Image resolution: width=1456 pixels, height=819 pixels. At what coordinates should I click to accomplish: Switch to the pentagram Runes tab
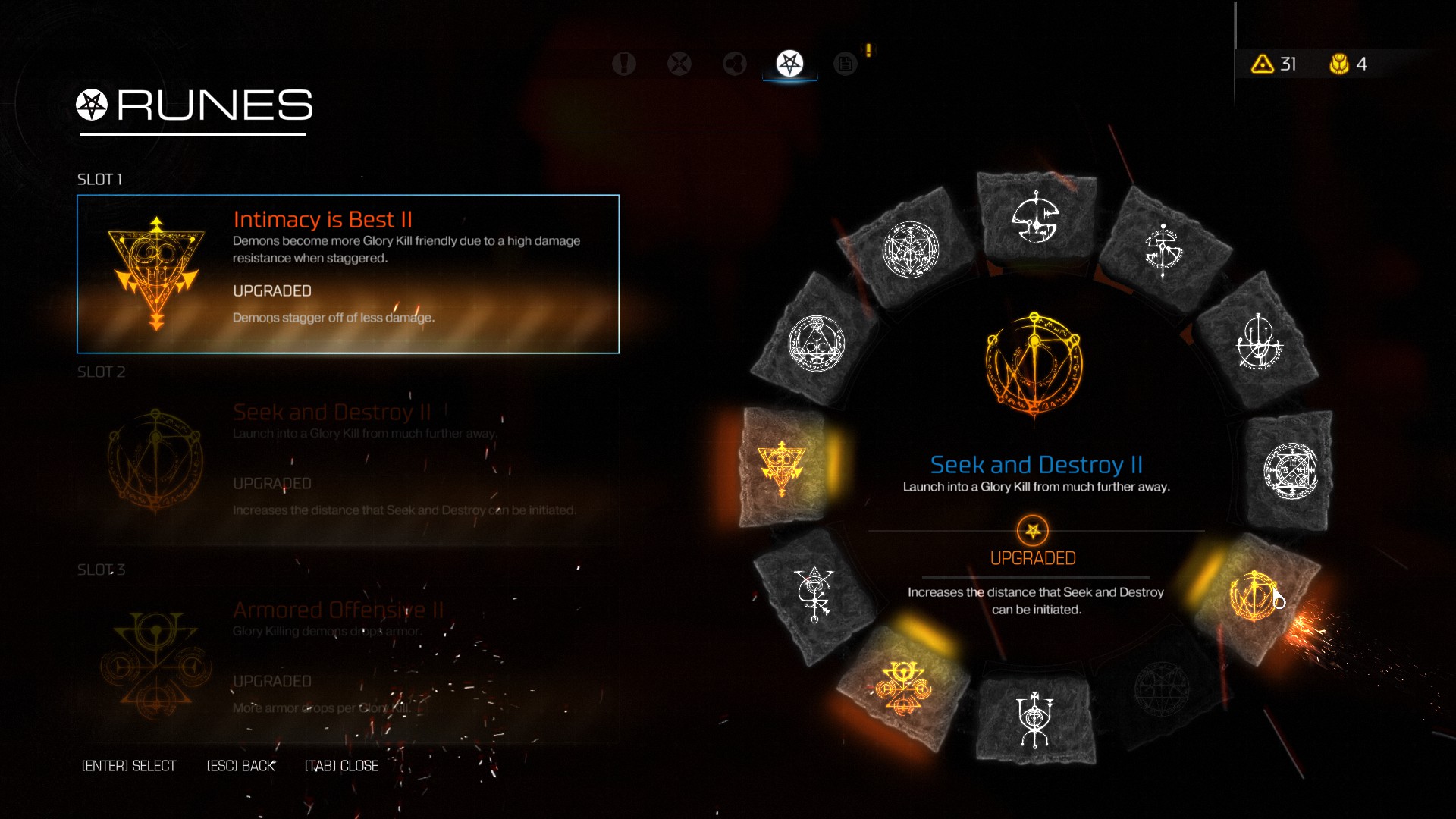pos(789,64)
